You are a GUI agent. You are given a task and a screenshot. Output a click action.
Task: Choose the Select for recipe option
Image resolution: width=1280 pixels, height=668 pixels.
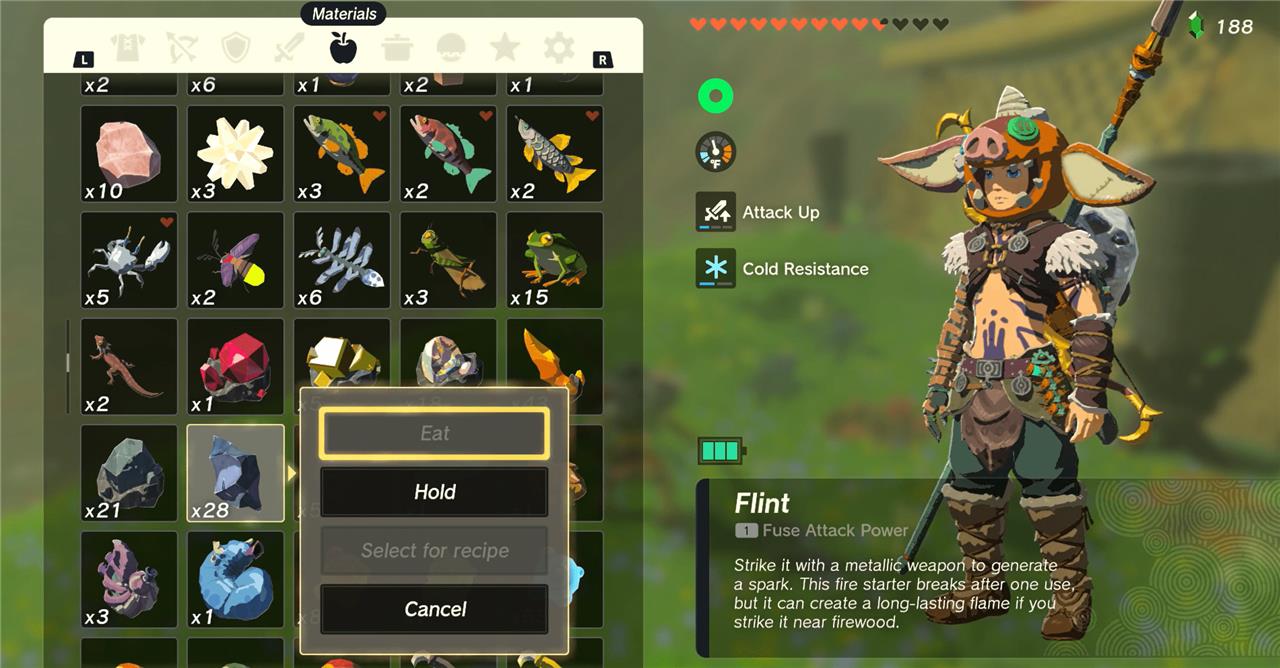click(x=434, y=551)
